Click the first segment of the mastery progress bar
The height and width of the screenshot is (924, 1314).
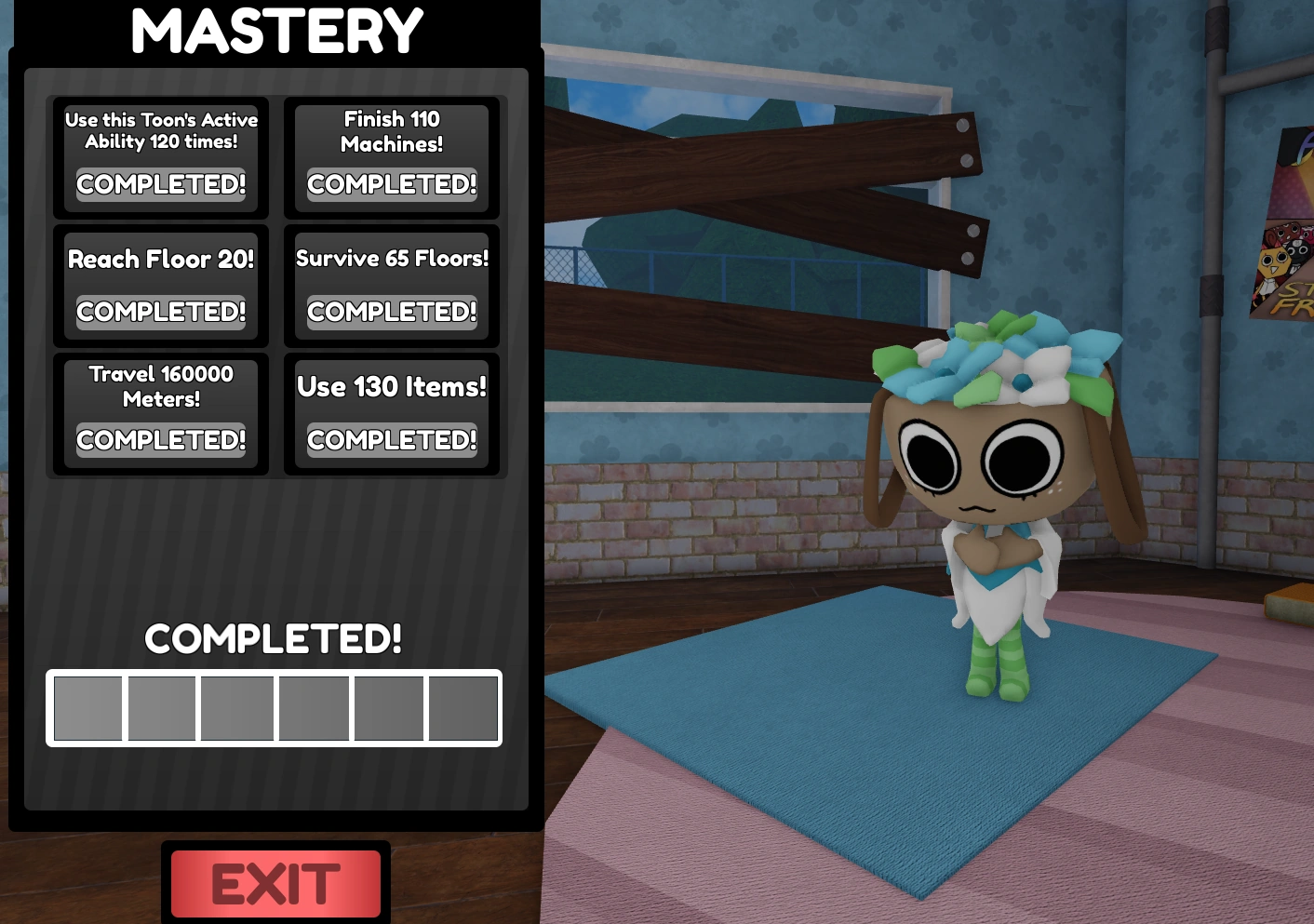pyautogui.click(x=87, y=708)
